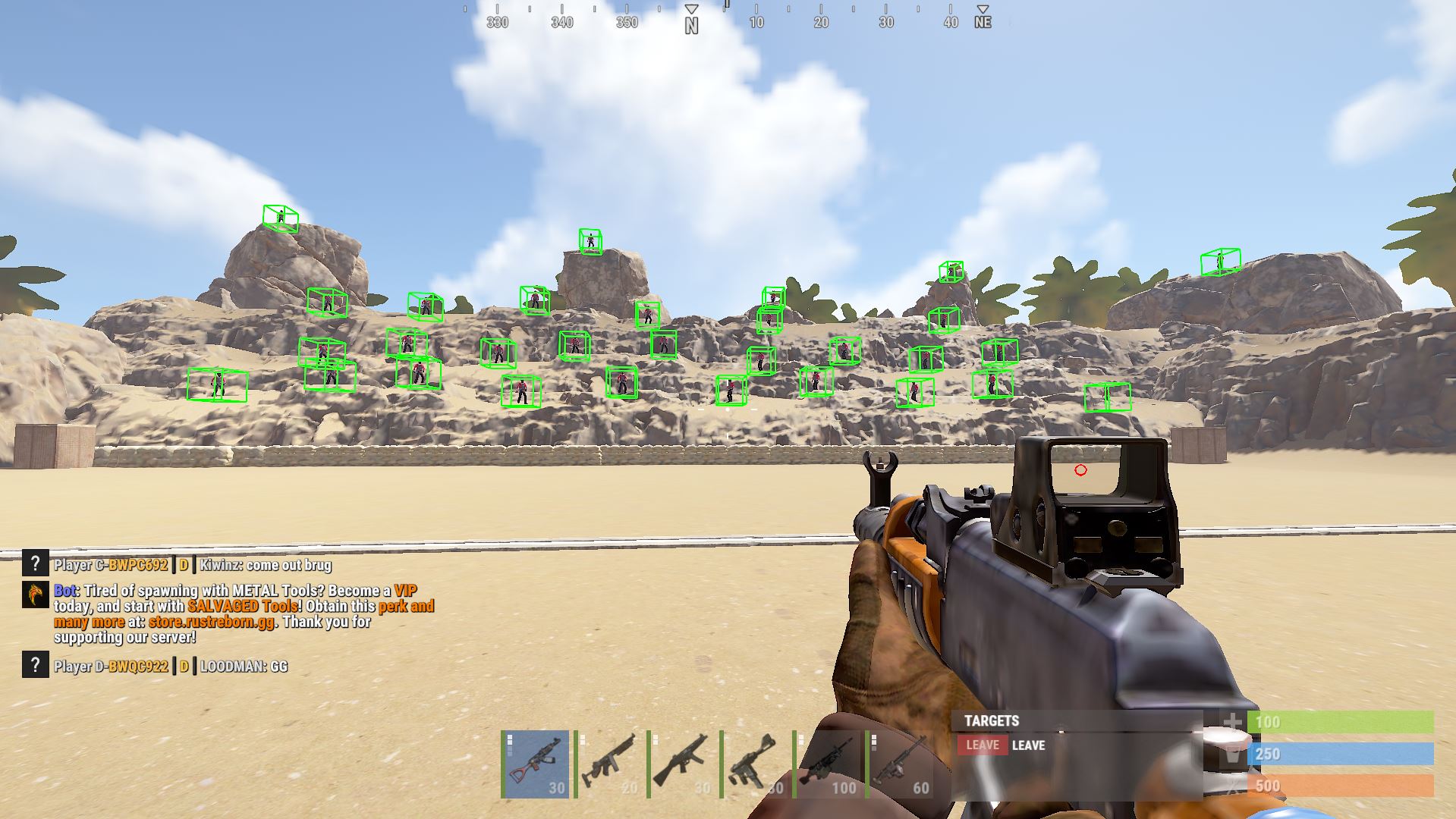Click the D badge next to Player C-BWPC692
The image size is (1456, 819).
point(183,564)
